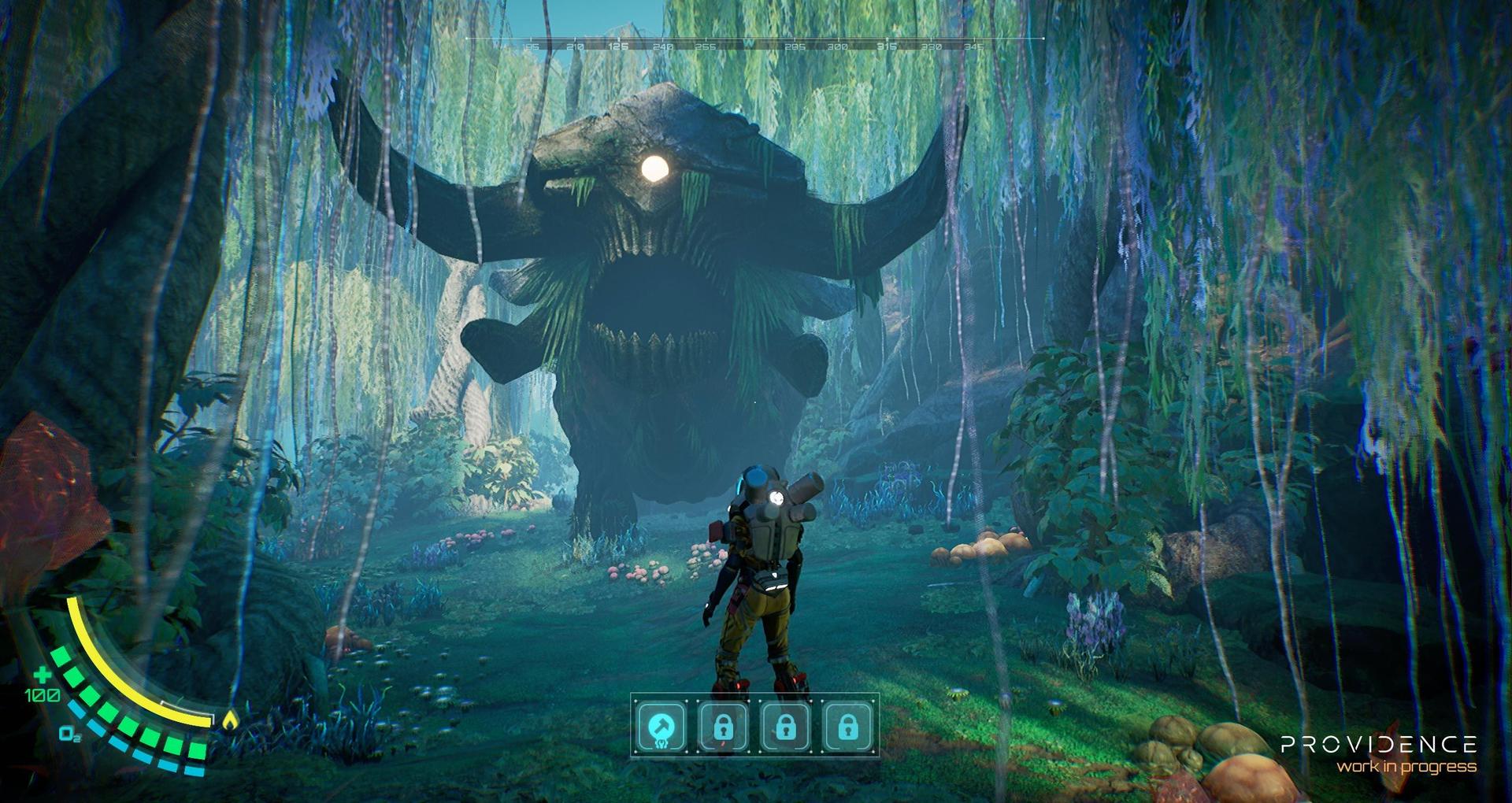
Task: Click the third locked hotbar slot
Action: click(785, 728)
